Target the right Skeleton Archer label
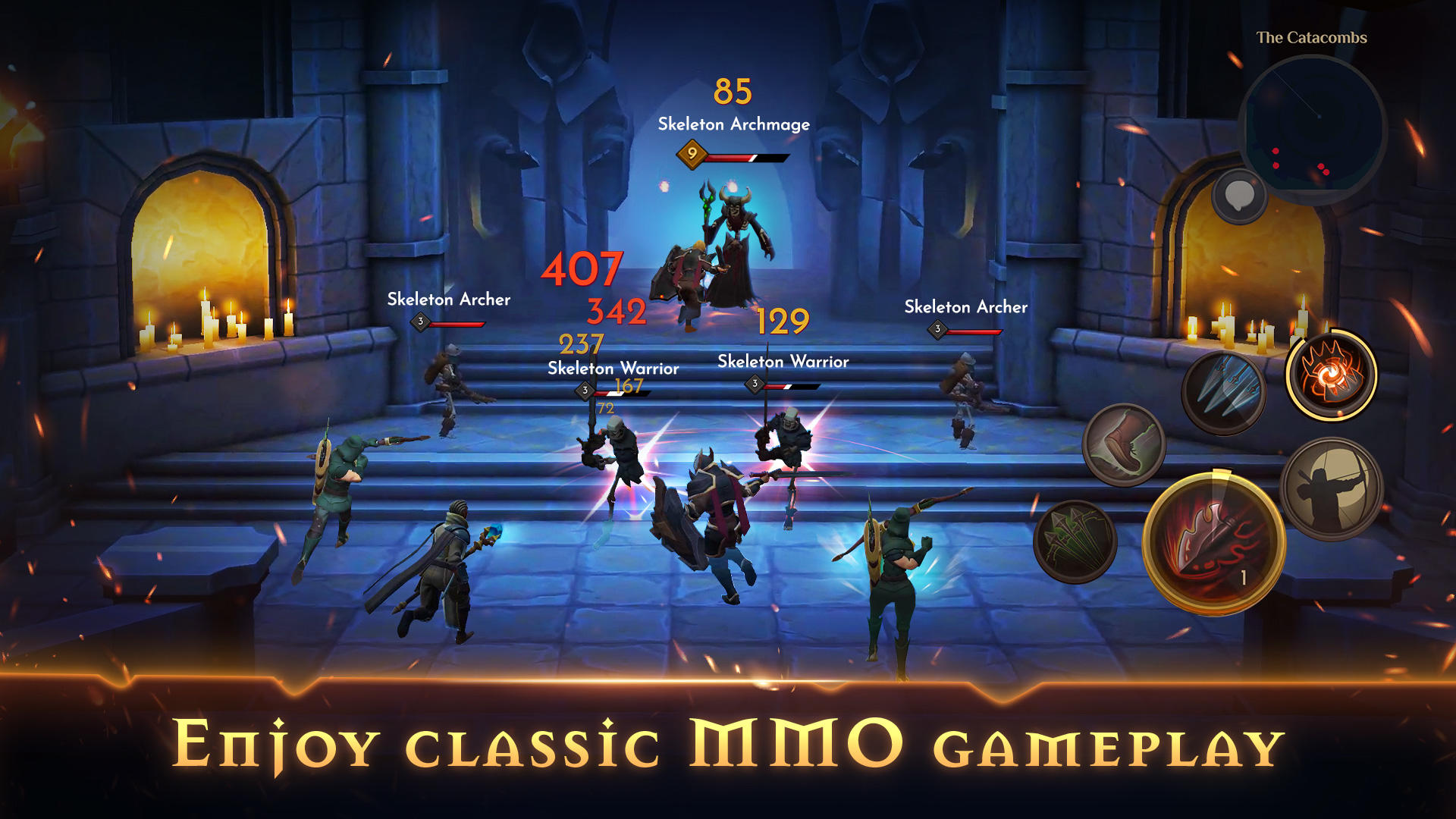Screen dimensions: 1456x819 (x=965, y=307)
